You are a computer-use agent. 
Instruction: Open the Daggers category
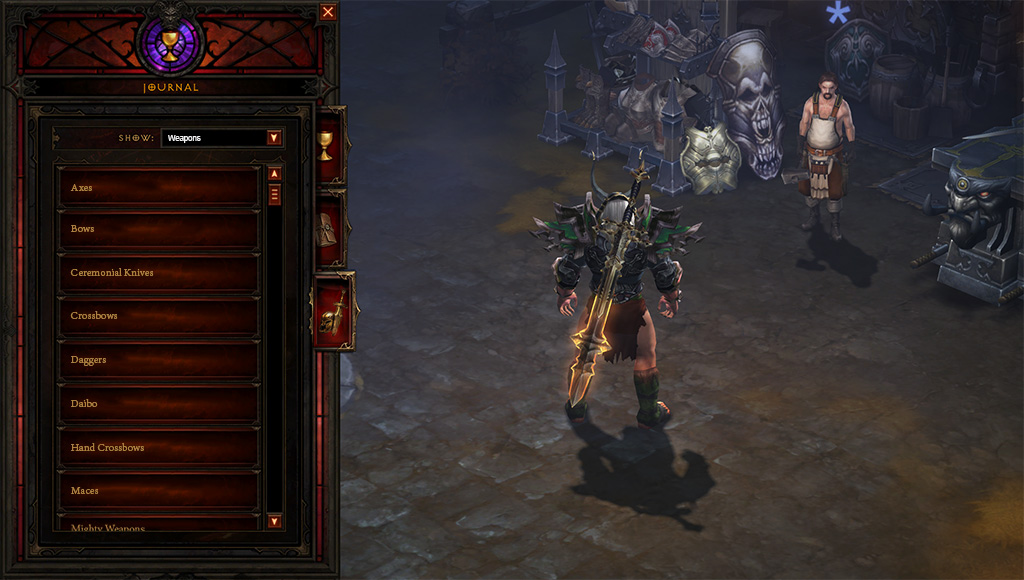[x=159, y=360]
